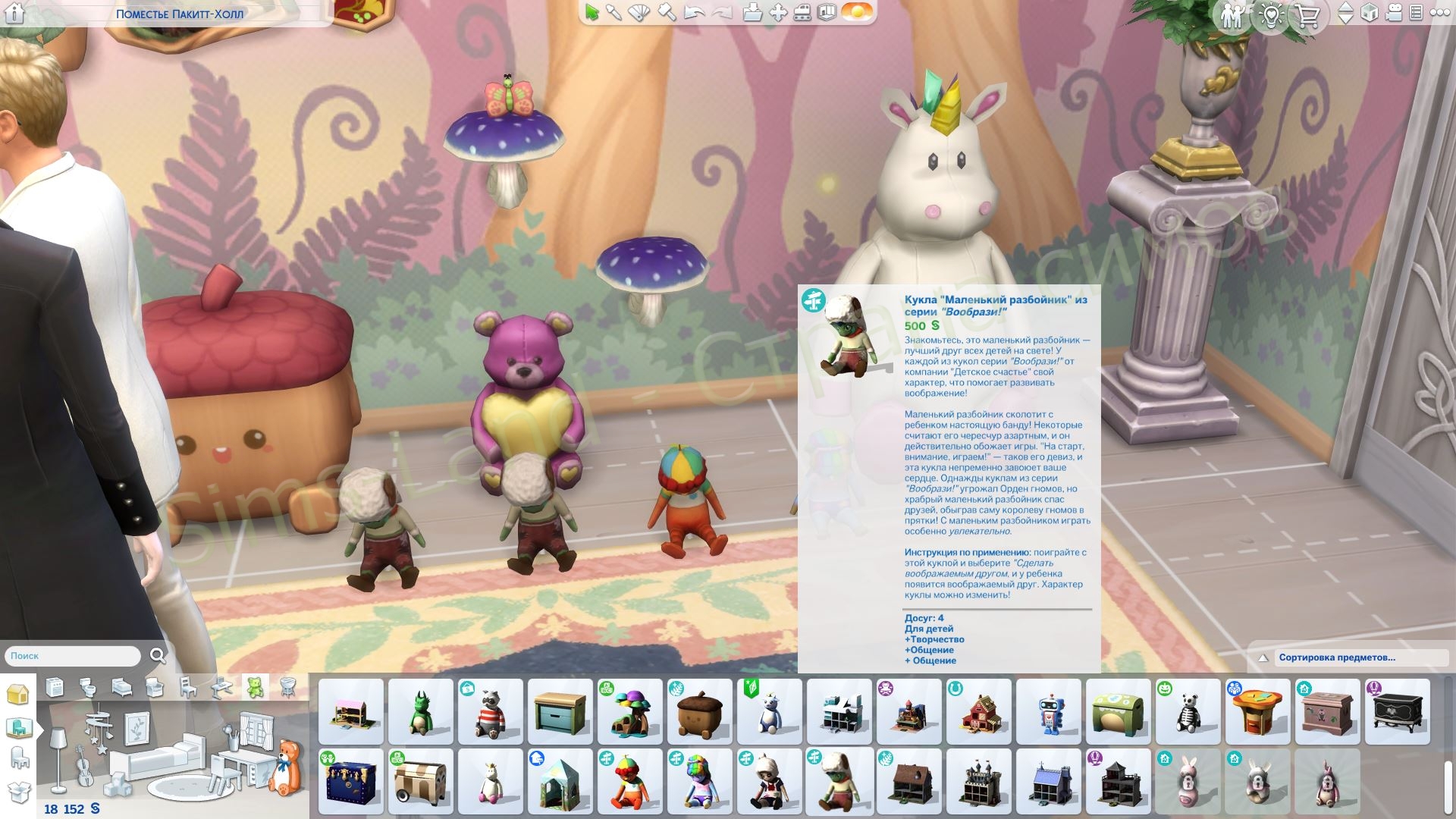Choose the kitchen stove room category
The image size is (1456, 819).
[55, 687]
